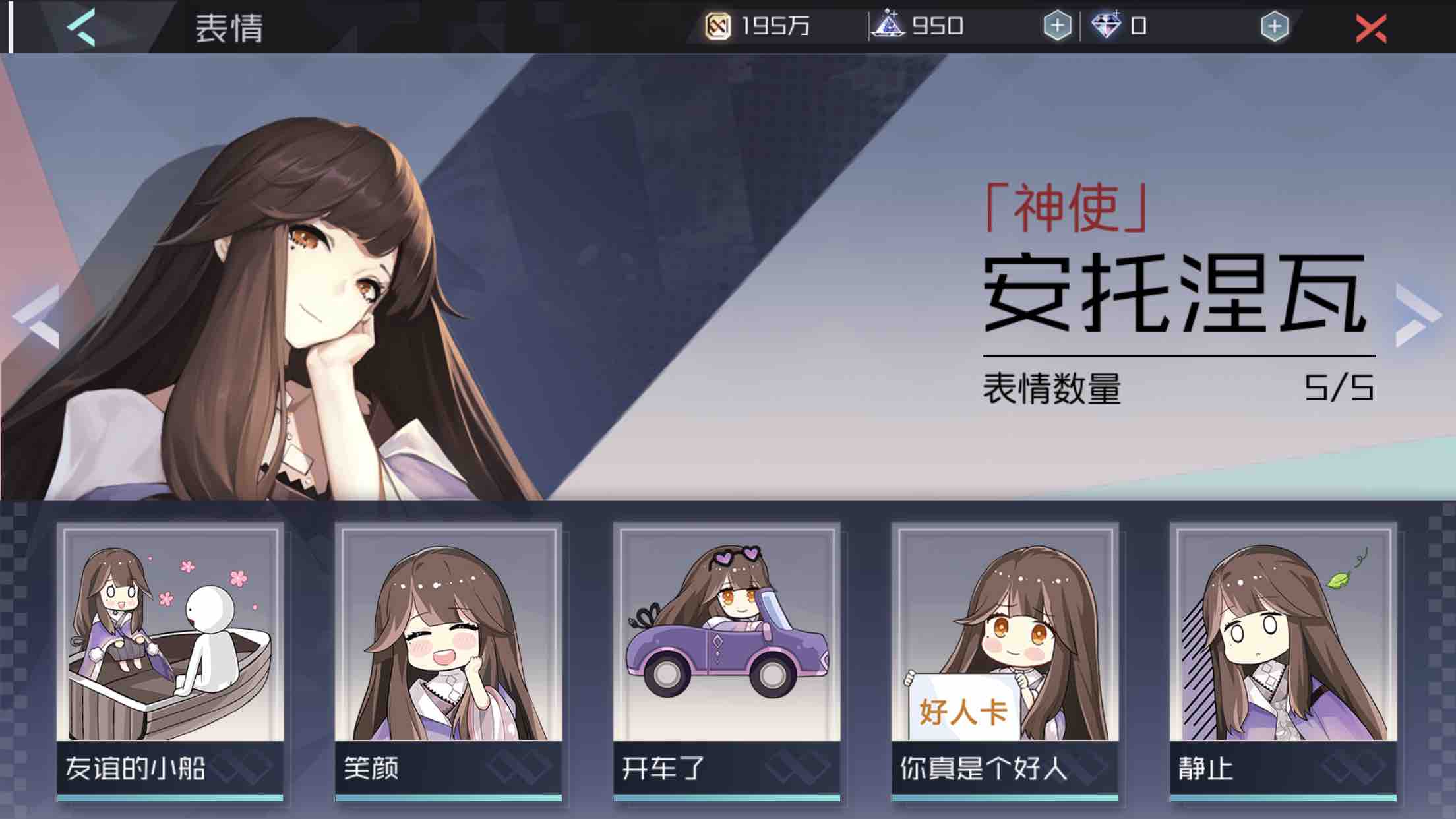Viewport: 1456px width, 819px height.
Task: Click the plus icon next to the card currency
Action: [1058, 27]
